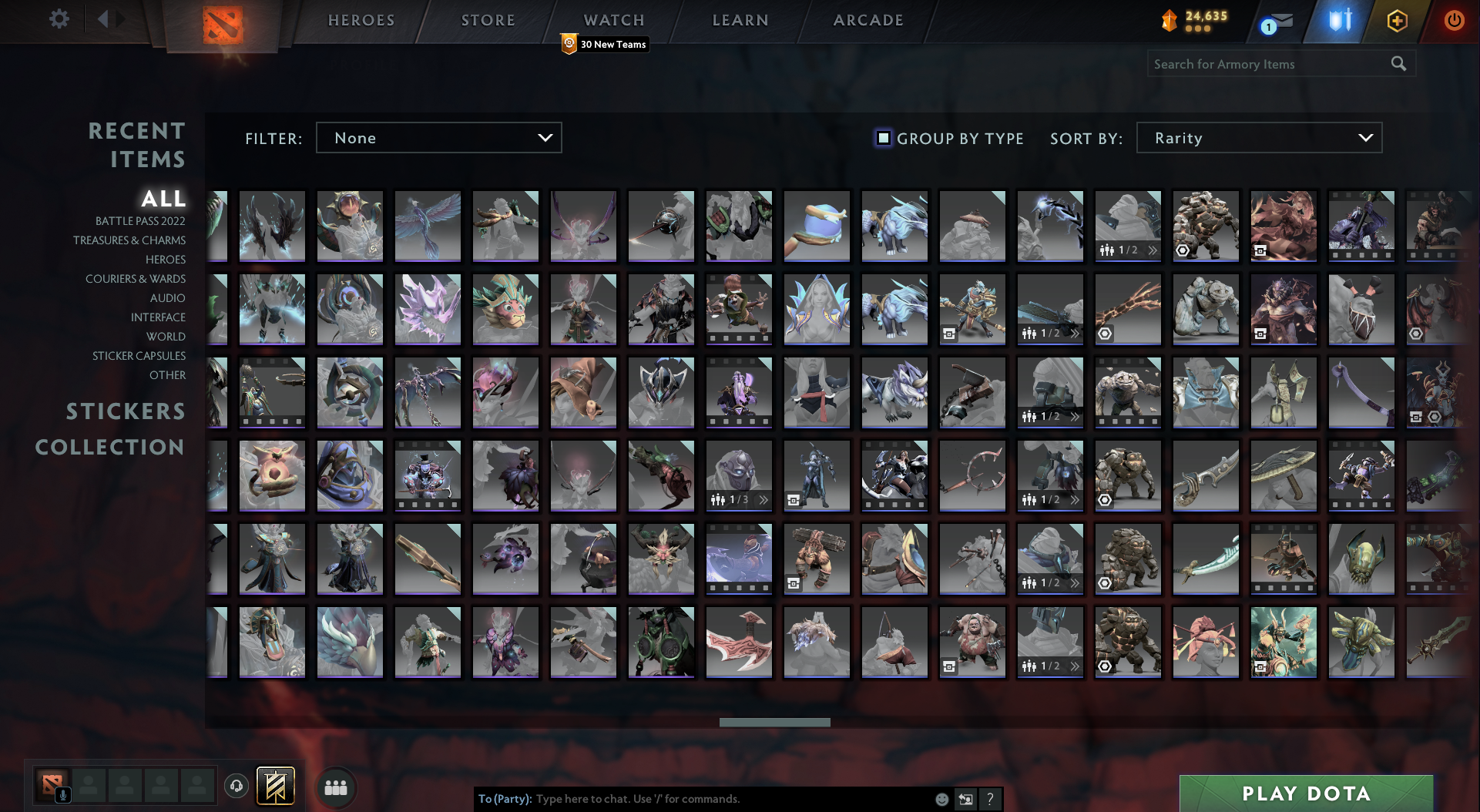This screenshot has height=812, width=1480.
Task: Open friends list via the people icon
Action: click(x=334, y=787)
